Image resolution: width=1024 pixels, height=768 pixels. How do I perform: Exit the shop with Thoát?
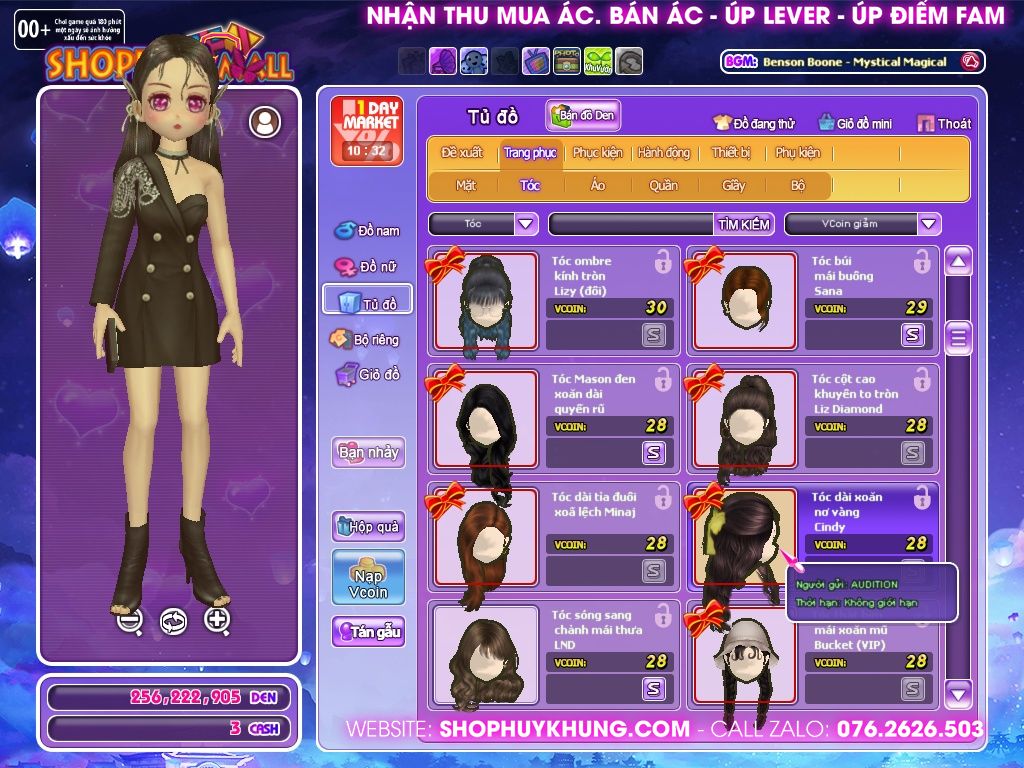click(x=944, y=124)
